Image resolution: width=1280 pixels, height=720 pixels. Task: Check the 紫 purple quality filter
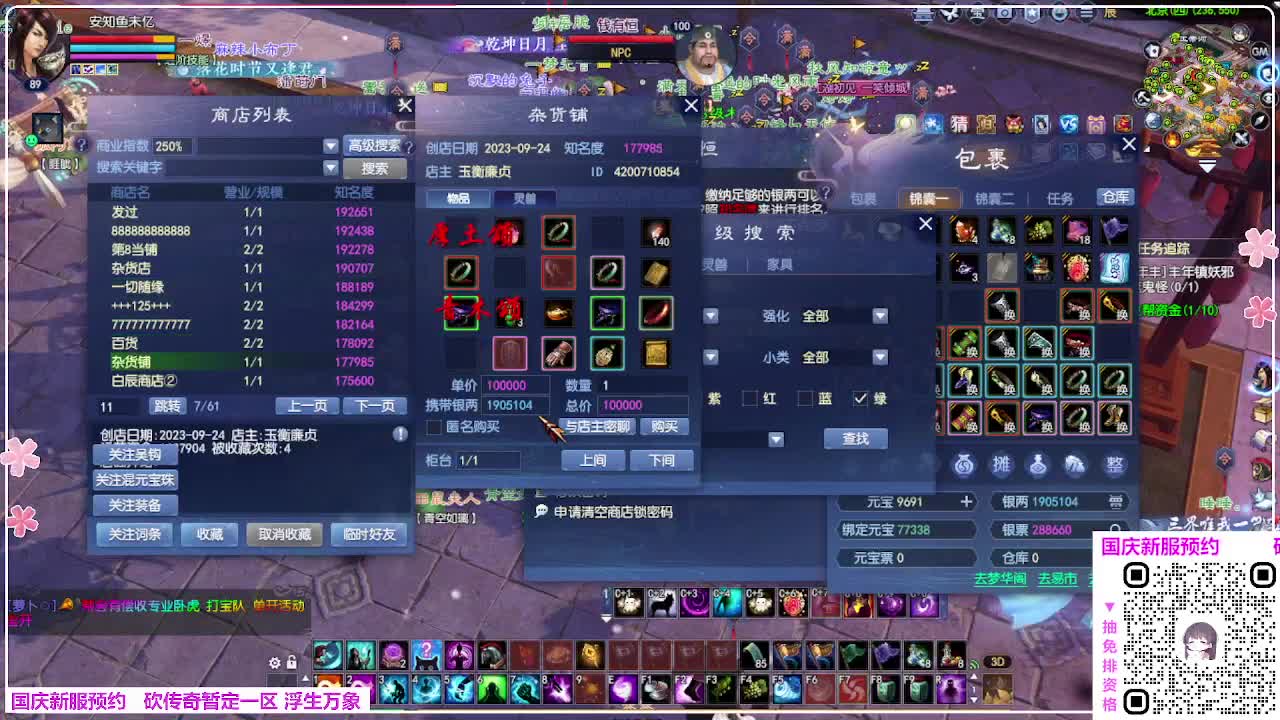(699, 398)
